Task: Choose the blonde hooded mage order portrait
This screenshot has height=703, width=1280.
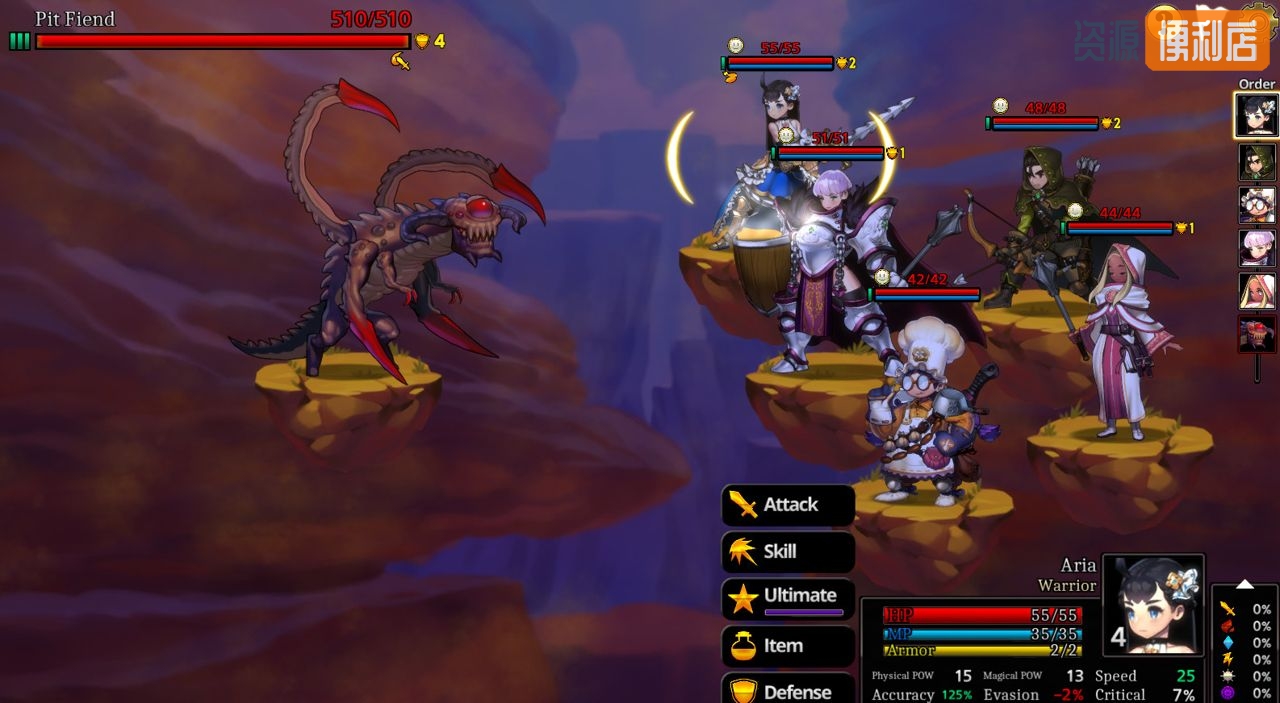Action: coord(1257,291)
